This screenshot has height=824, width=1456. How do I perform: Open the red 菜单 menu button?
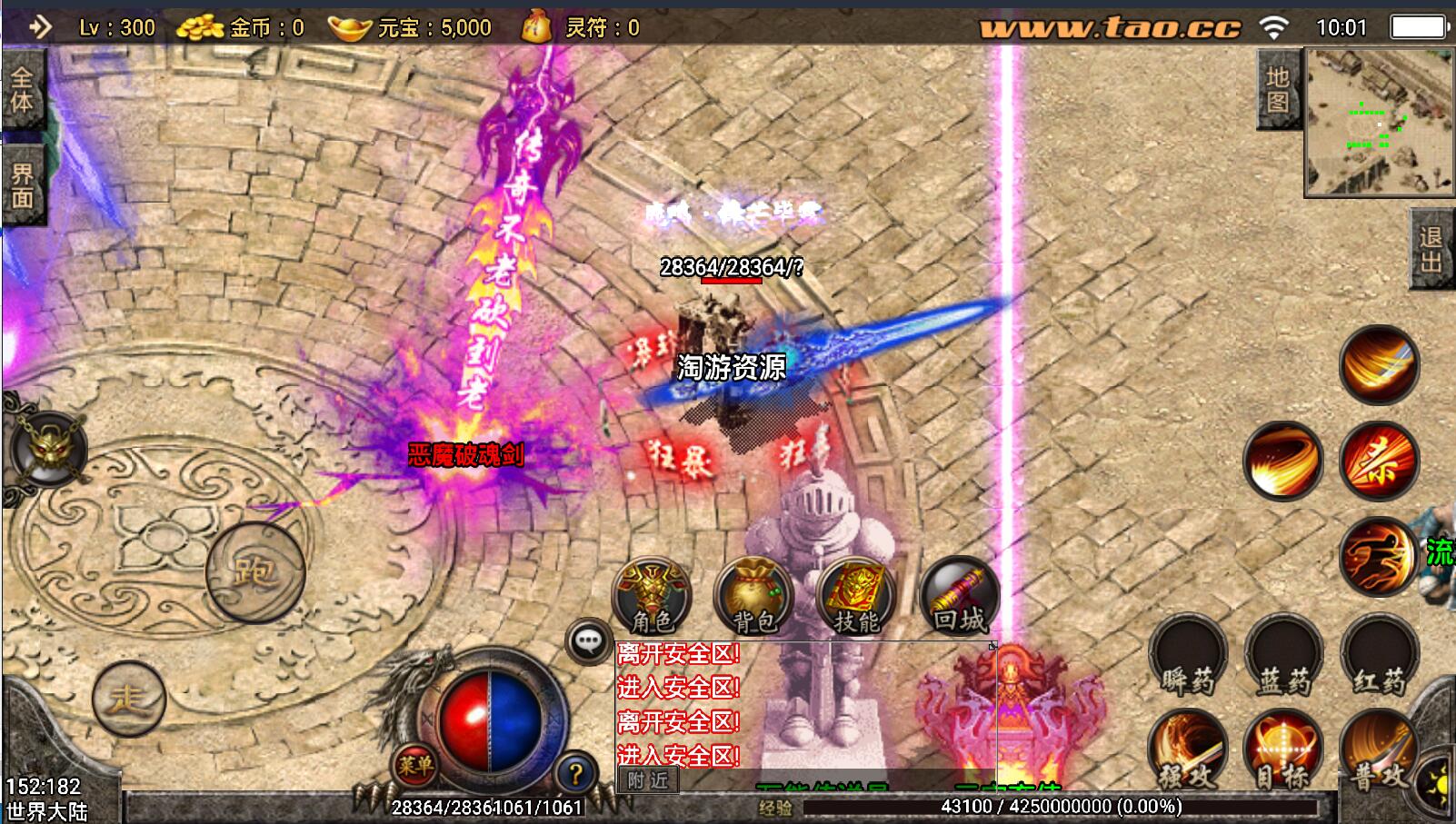414,766
